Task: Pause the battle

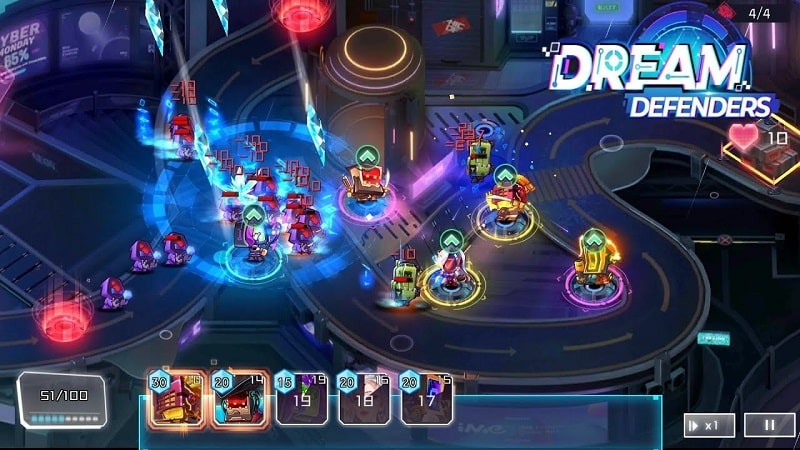Action: click(x=769, y=424)
